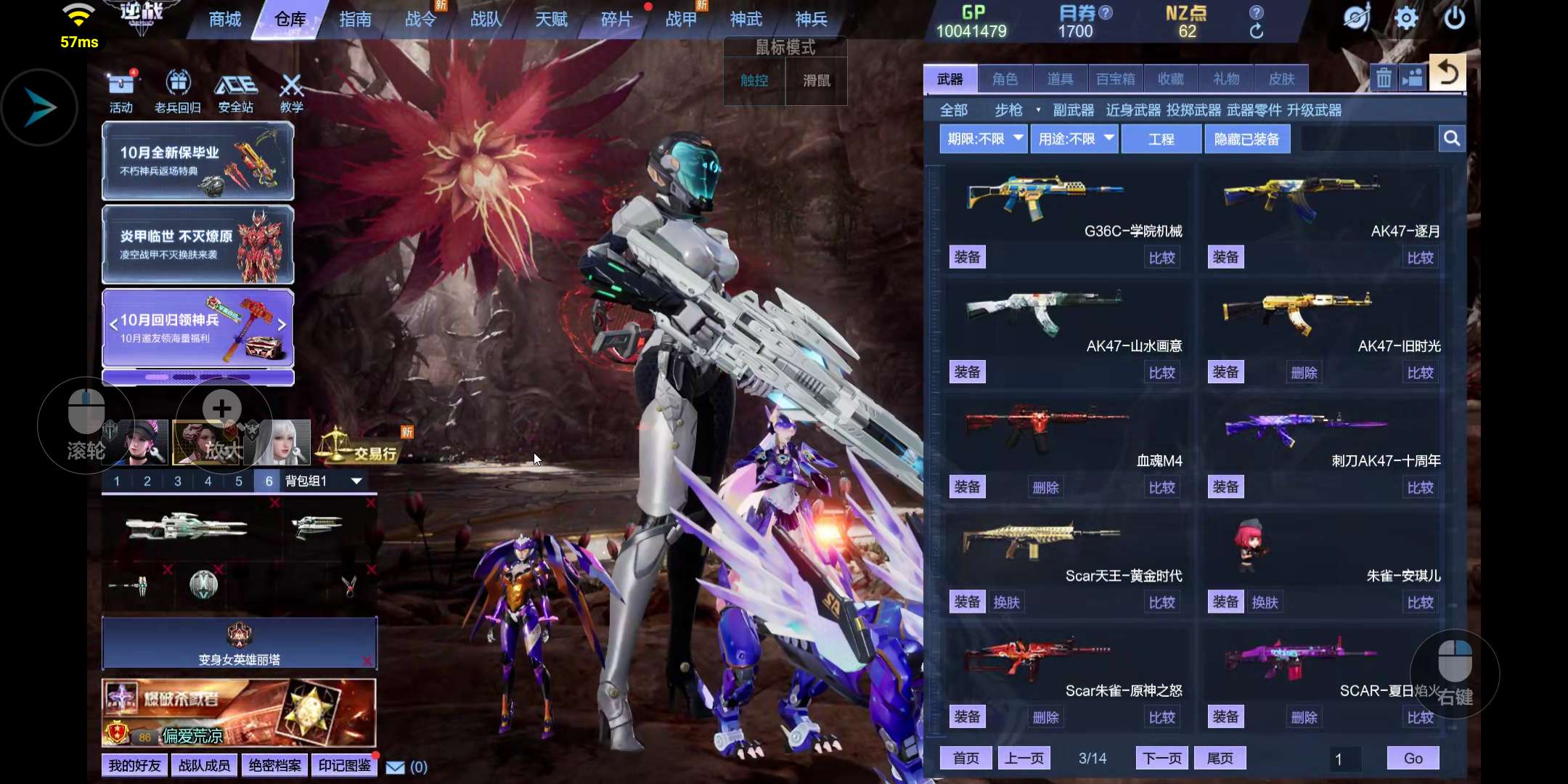Equip the G36C-学院机械 rifle
The image size is (1568, 784).
point(967,257)
